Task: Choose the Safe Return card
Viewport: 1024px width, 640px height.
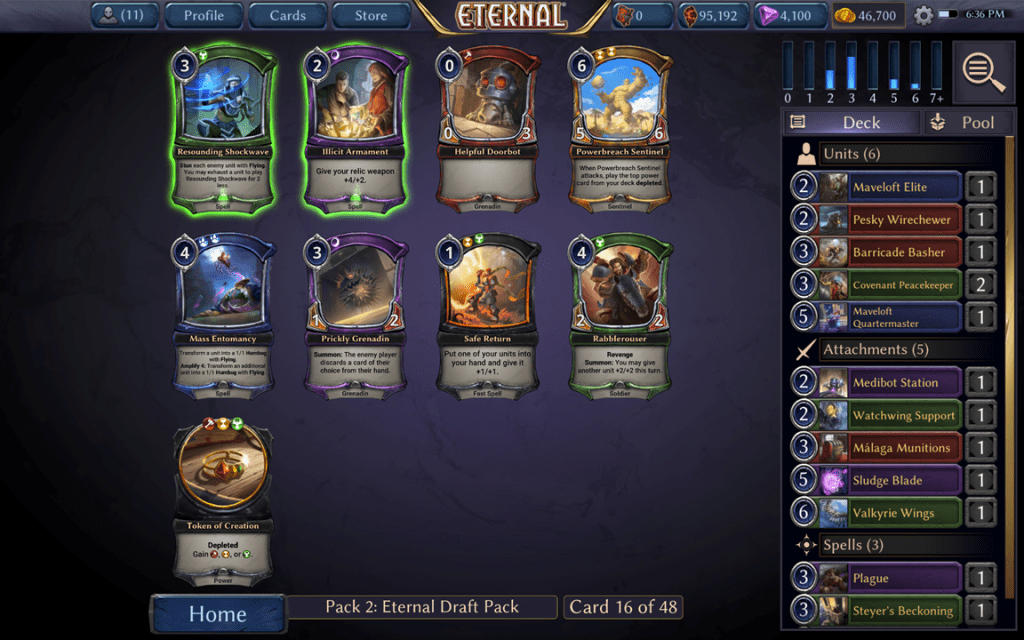Action: (488, 318)
